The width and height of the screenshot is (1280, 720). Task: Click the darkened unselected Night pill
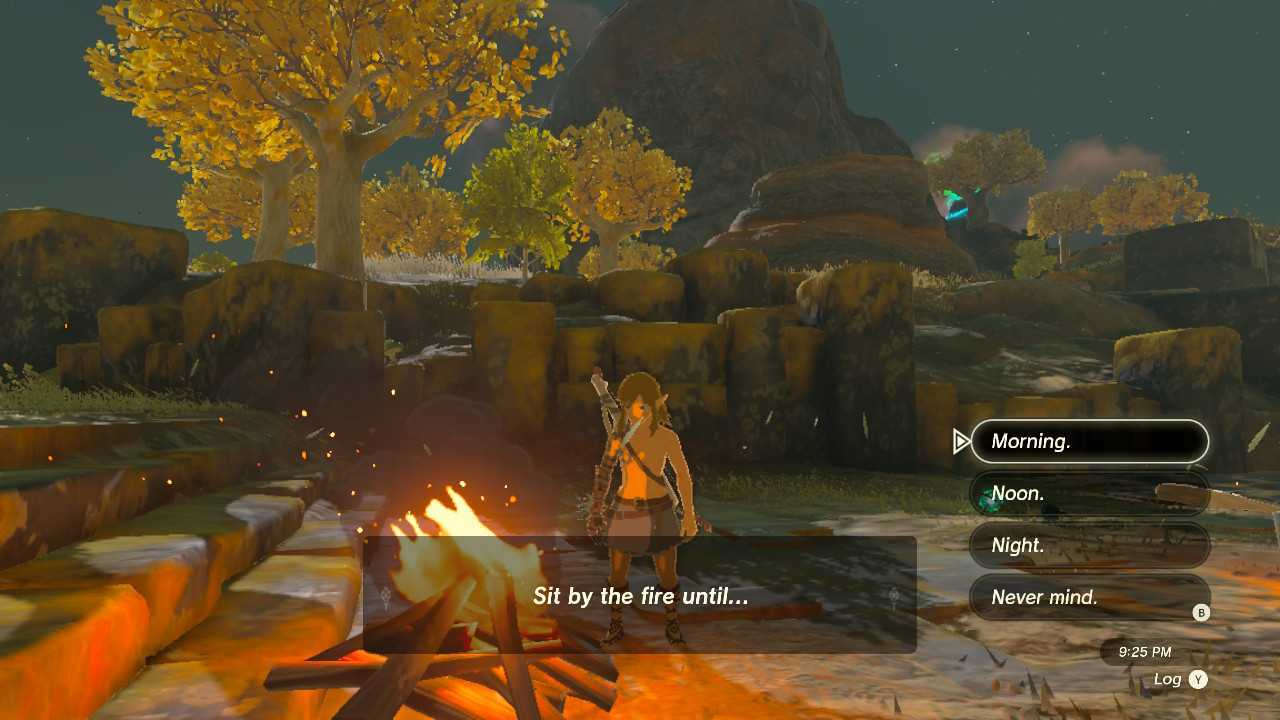click(1090, 545)
